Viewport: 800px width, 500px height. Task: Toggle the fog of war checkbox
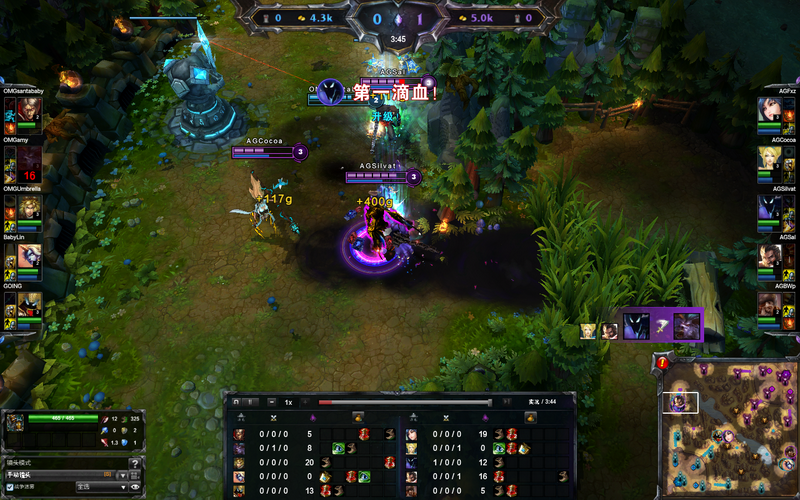click(x=10, y=487)
